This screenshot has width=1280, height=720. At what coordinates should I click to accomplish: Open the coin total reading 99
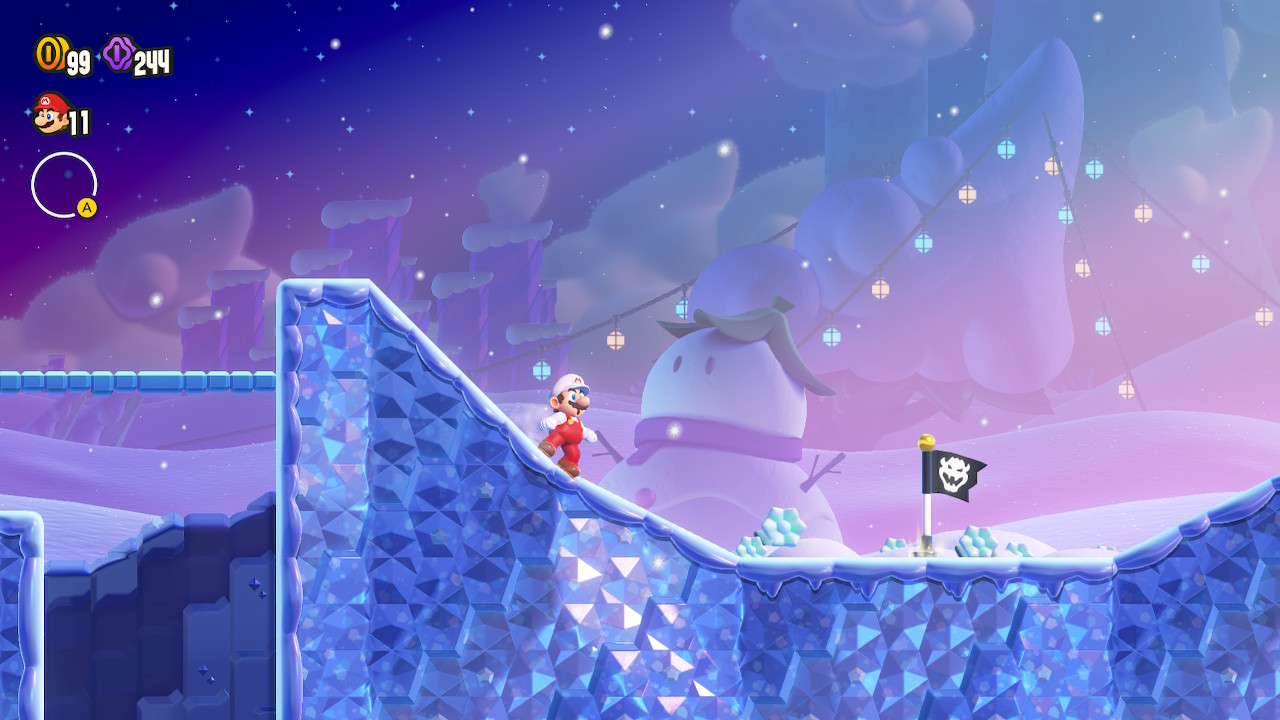[74, 60]
